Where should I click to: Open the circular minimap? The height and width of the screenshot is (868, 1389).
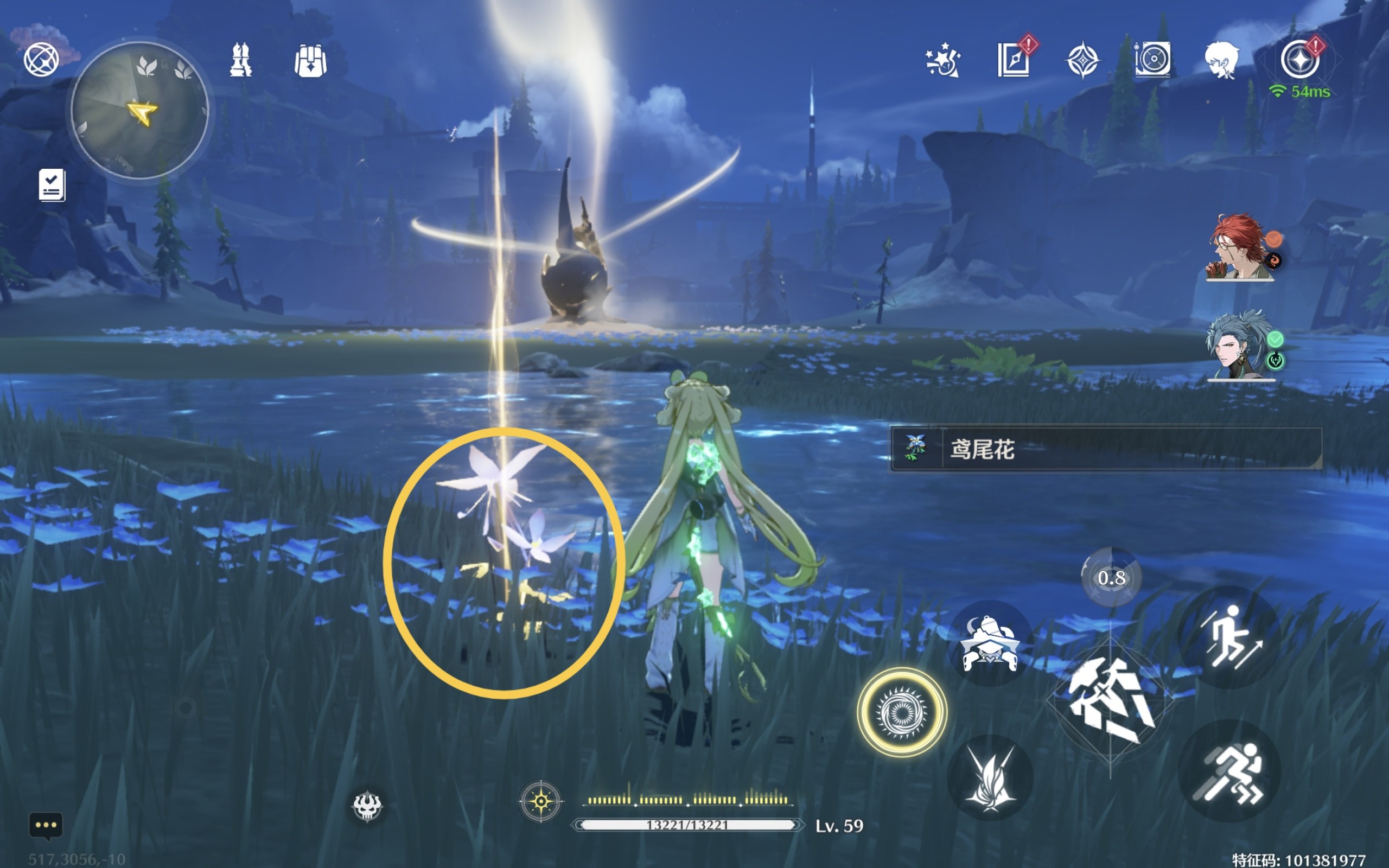[139, 110]
